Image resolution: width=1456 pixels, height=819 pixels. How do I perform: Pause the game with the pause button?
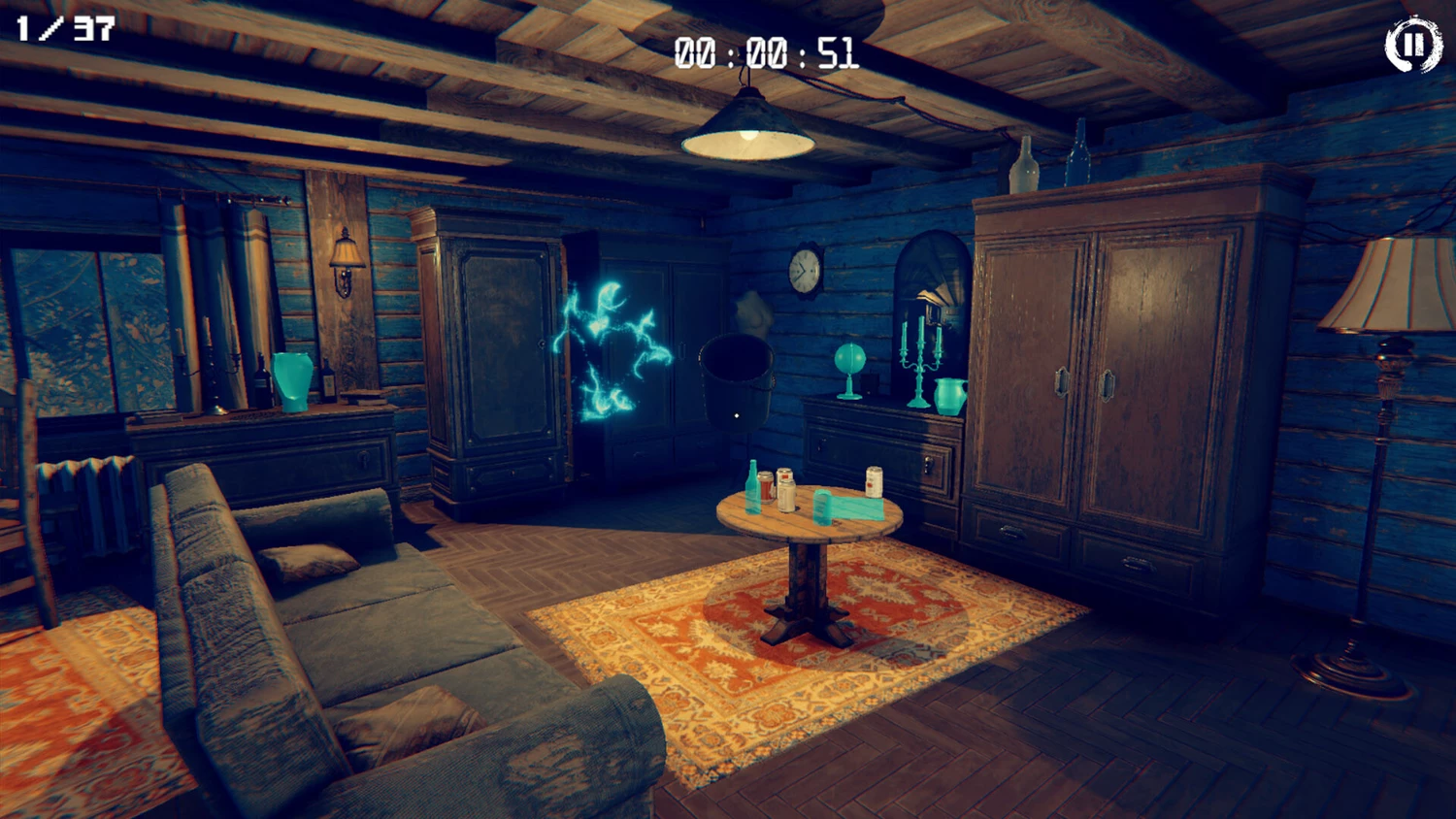pos(1412,45)
